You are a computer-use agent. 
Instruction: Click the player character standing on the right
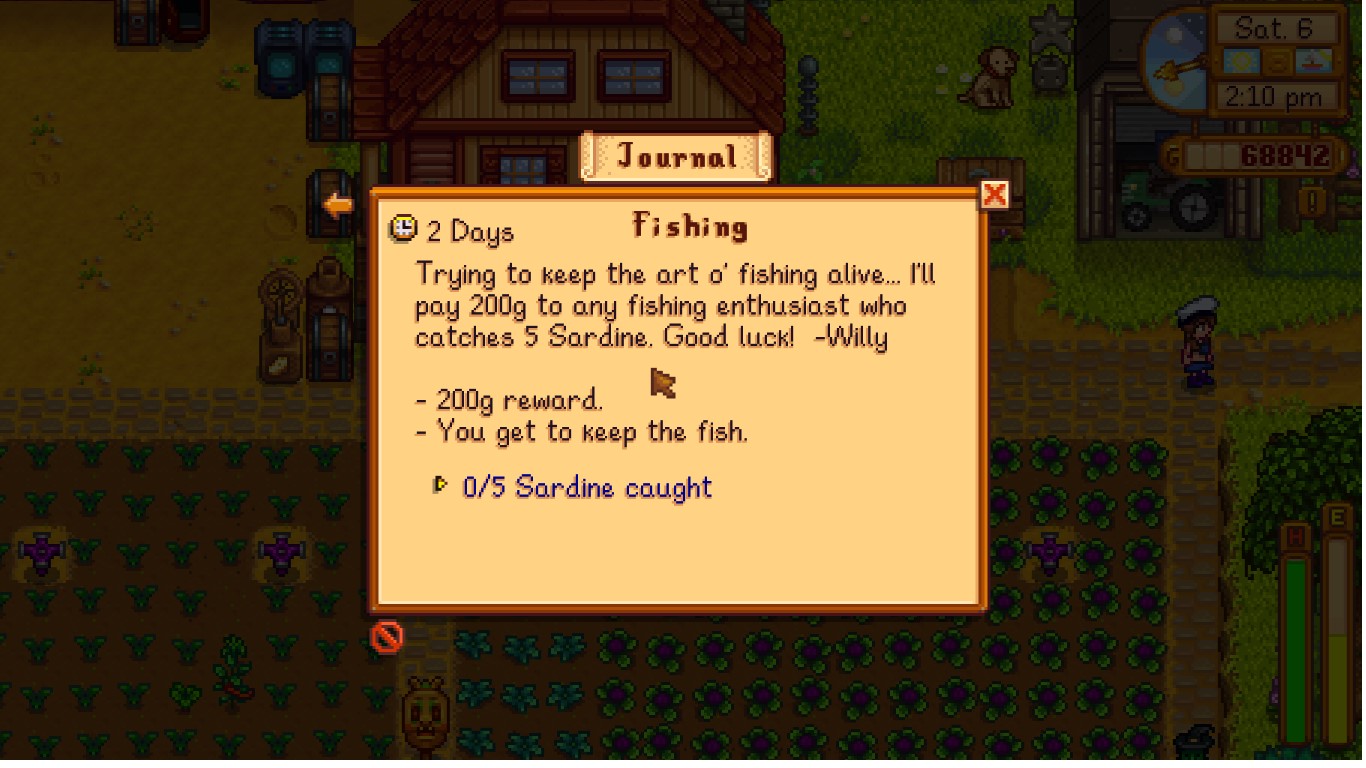coord(1196,340)
